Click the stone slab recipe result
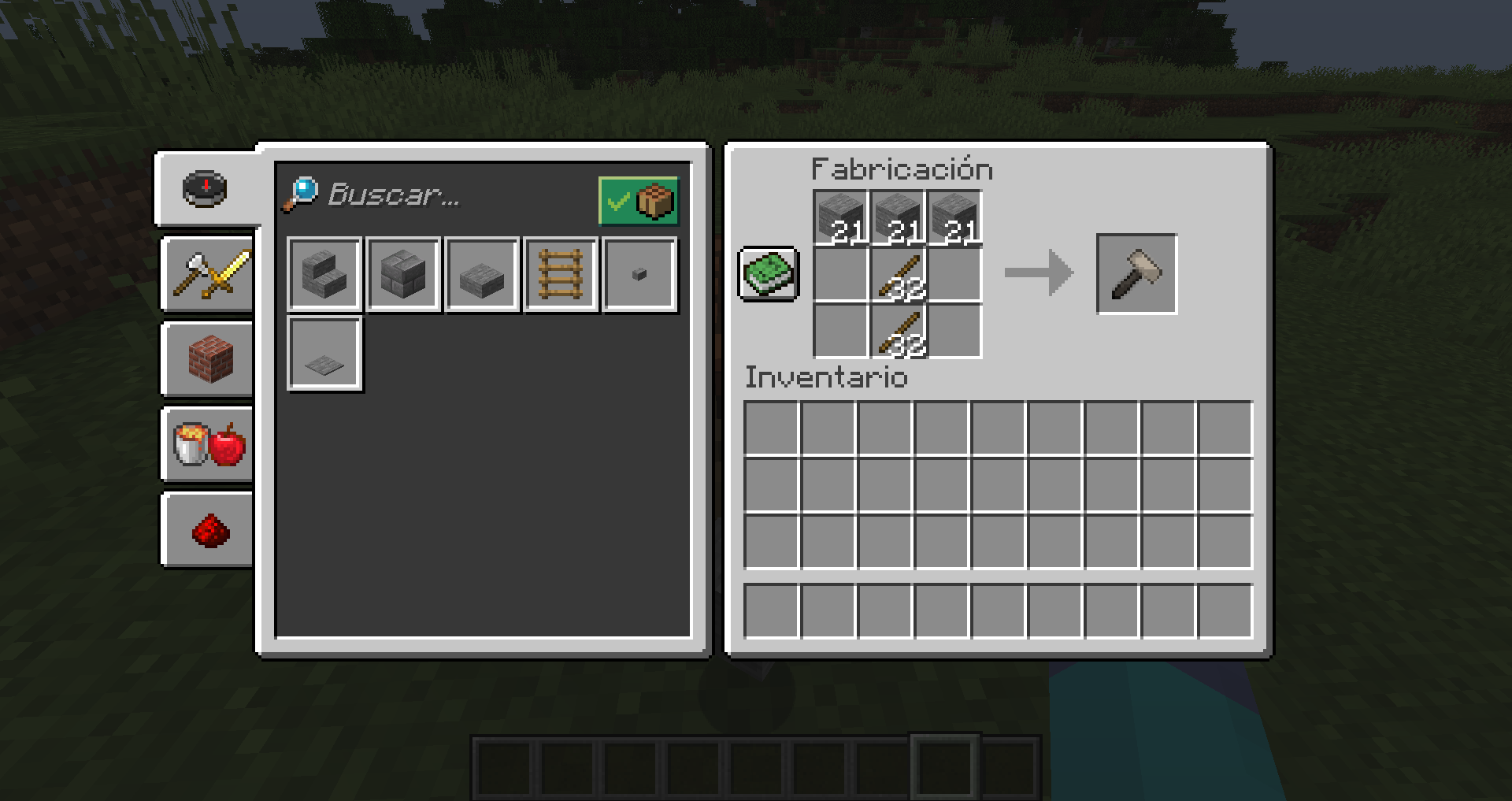 pos(482,273)
